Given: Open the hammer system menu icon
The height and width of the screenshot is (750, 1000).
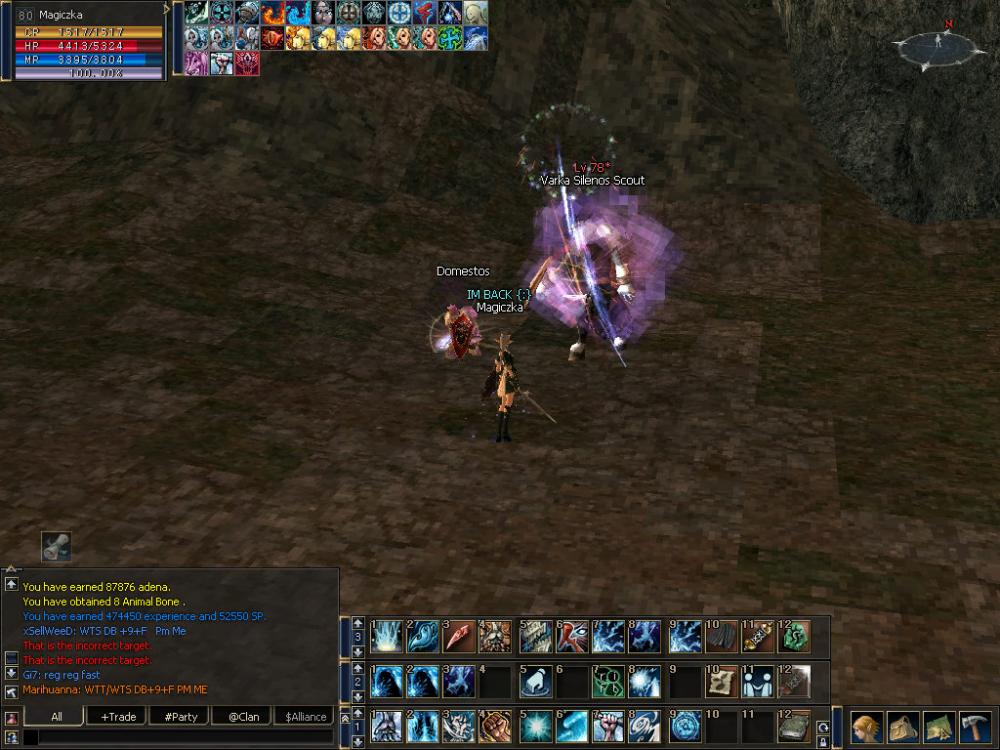Looking at the screenshot, I should [x=974, y=727].
